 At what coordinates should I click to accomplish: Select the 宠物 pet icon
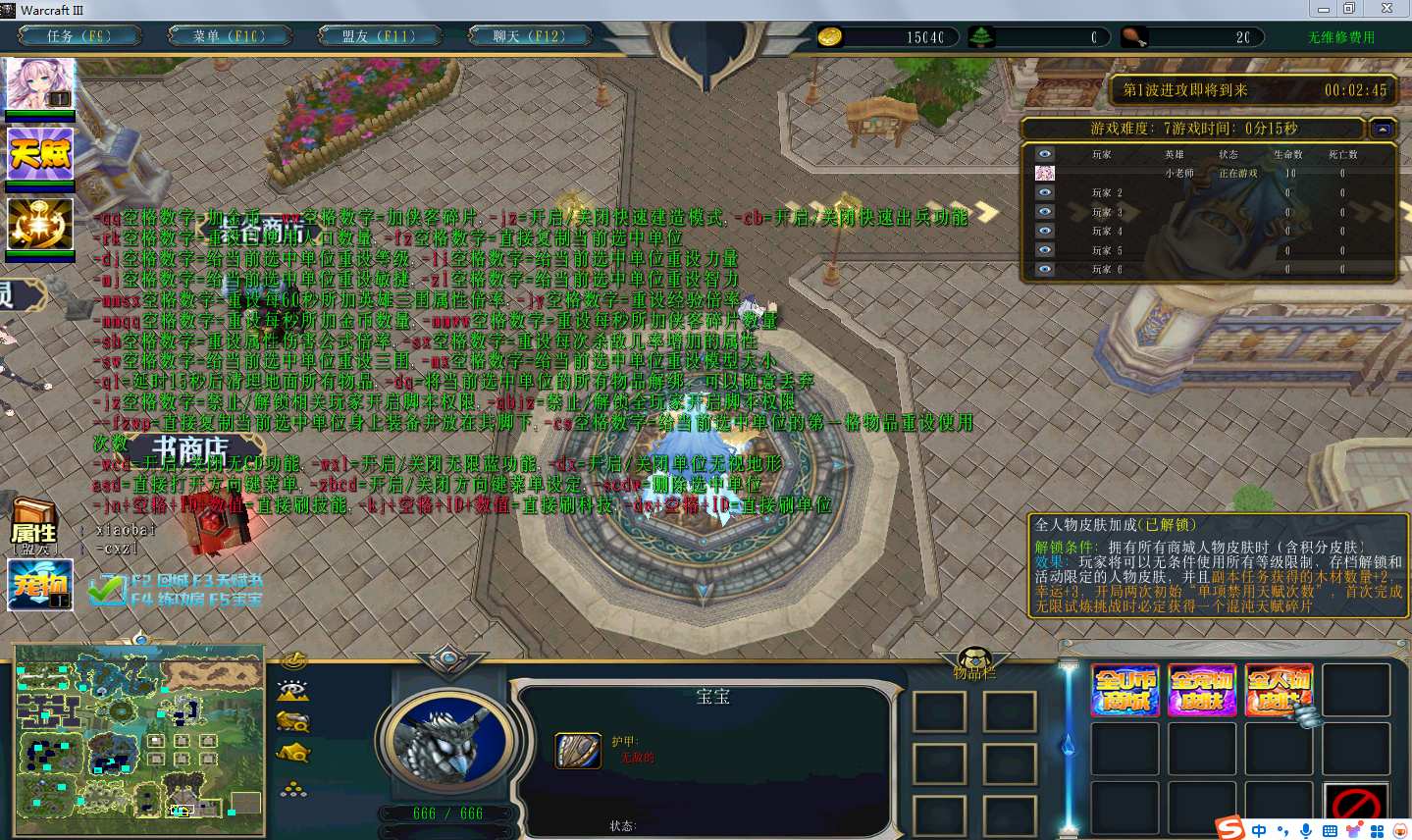(40, 585)
